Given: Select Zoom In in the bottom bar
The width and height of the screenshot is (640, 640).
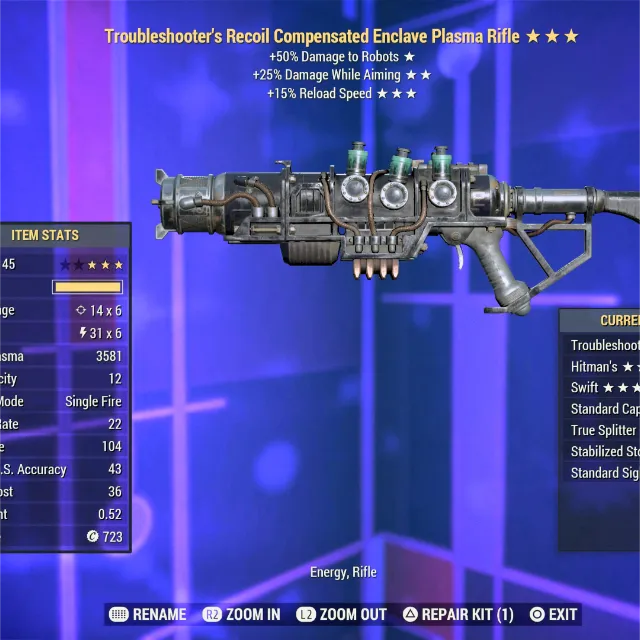Looking at the screenshot, I should coord(242,614).
